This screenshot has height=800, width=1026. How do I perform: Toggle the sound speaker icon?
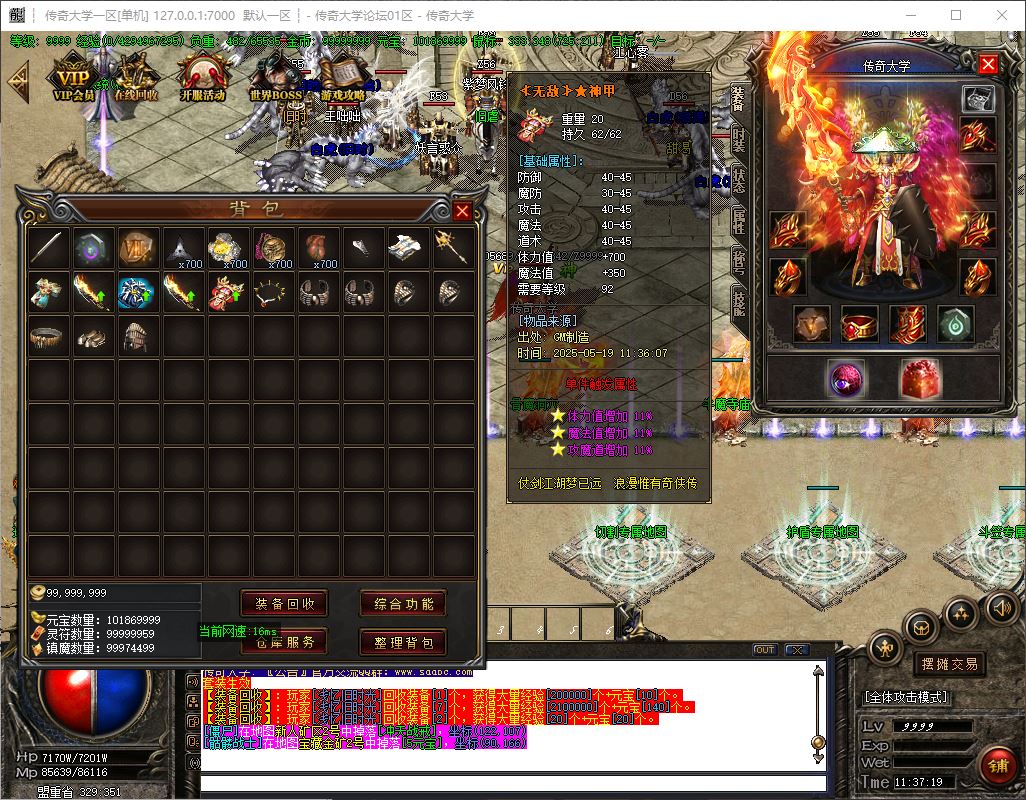1000,607
